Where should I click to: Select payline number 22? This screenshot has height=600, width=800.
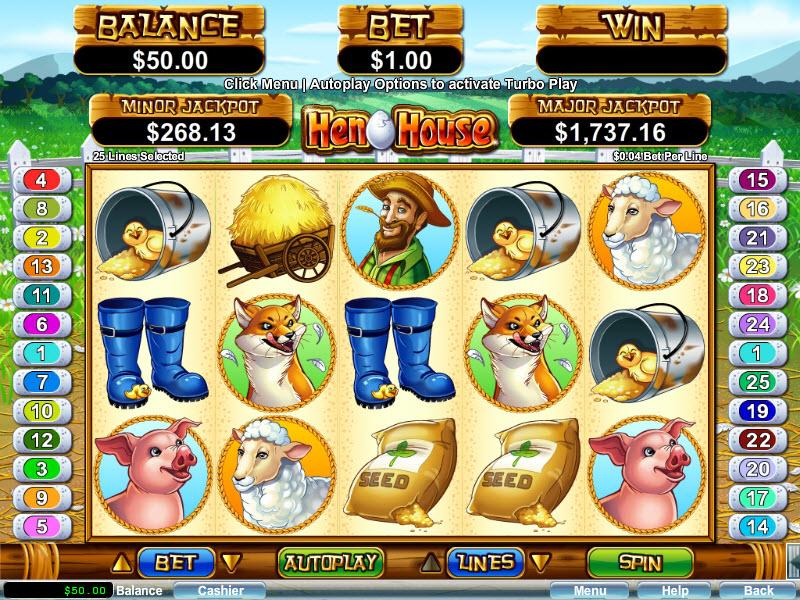point(757,439)
